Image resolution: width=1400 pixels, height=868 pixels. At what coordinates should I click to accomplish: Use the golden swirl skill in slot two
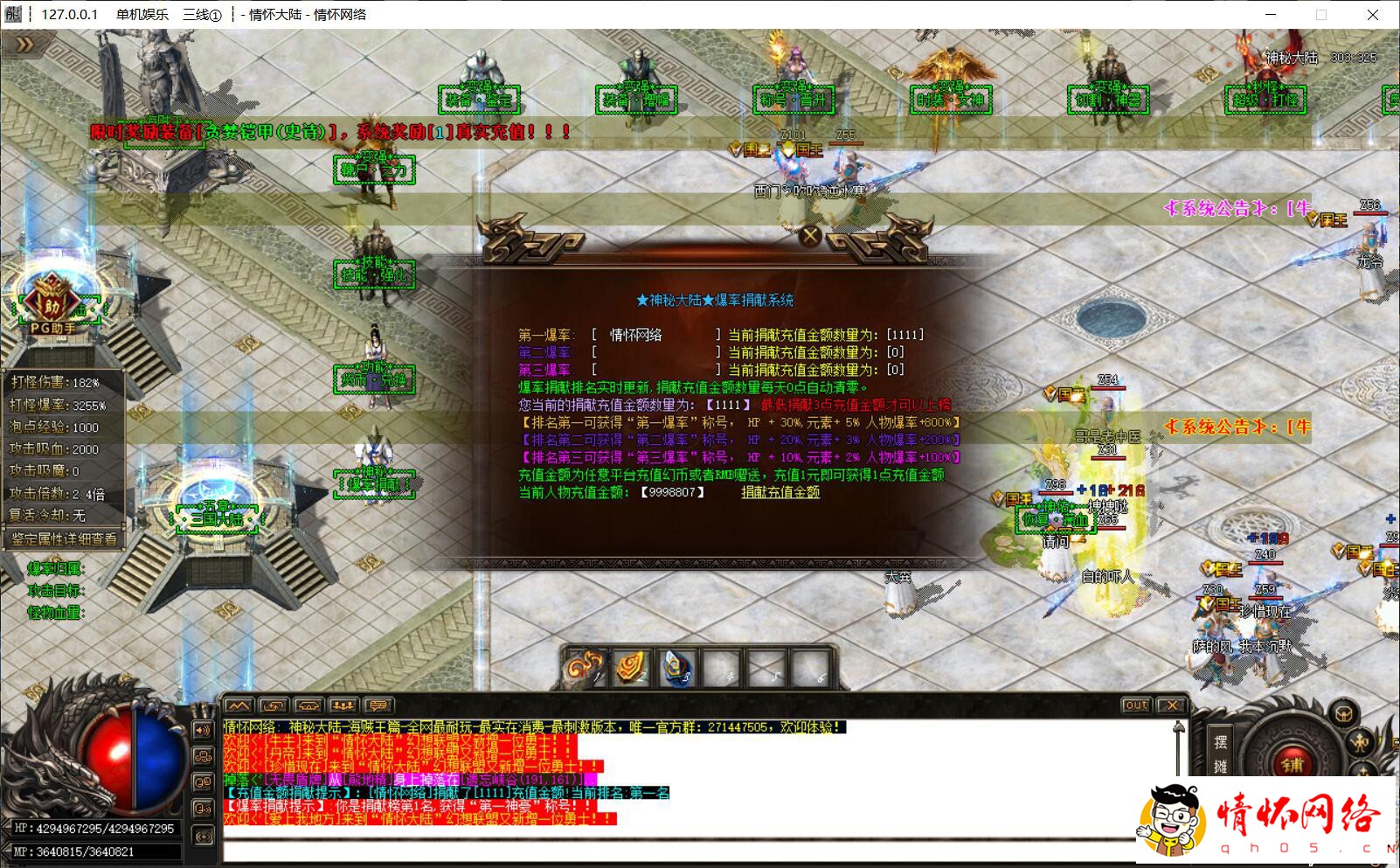pos(630,669)
